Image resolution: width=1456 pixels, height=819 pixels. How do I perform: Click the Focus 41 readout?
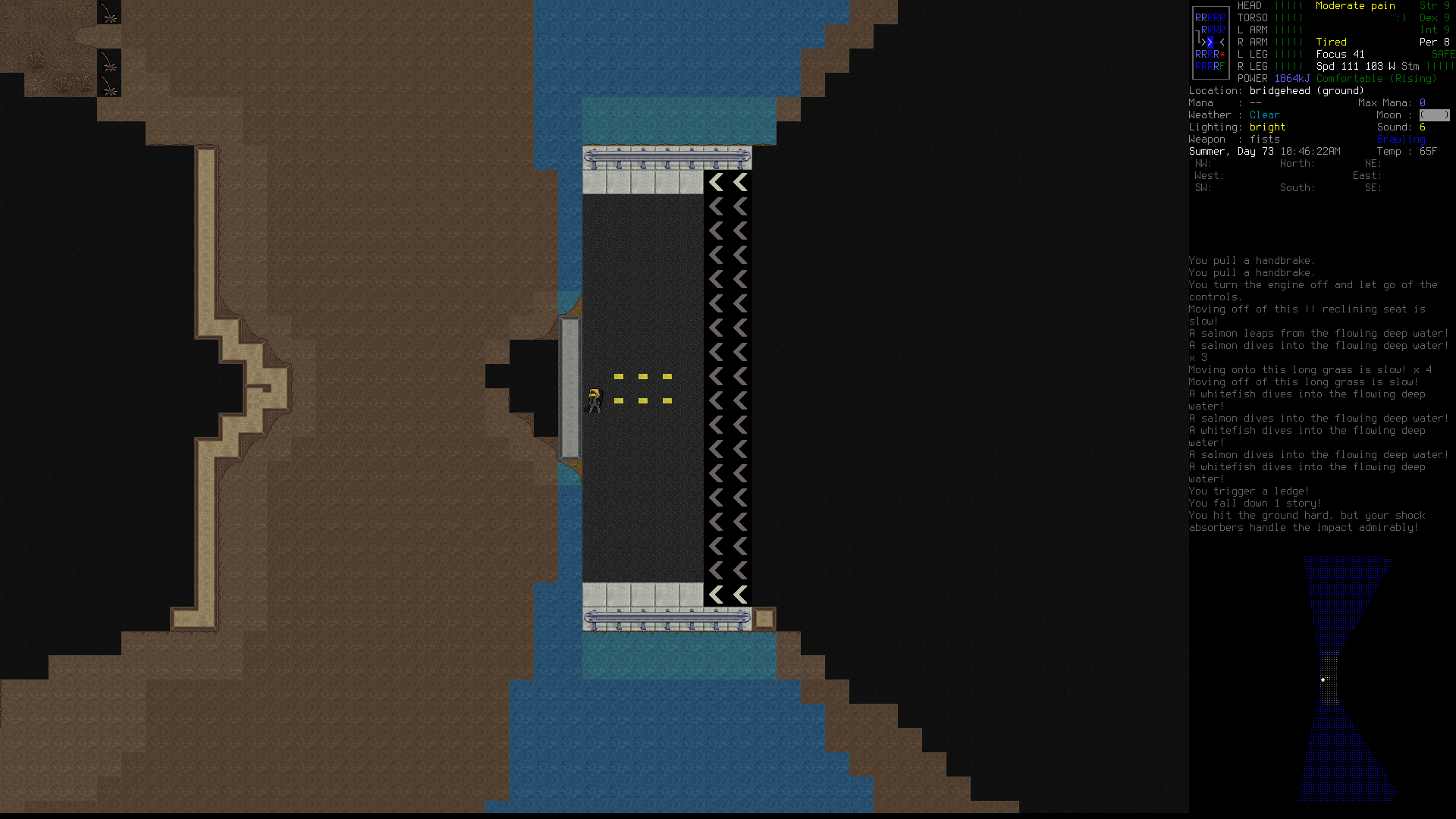[1341, 54]
